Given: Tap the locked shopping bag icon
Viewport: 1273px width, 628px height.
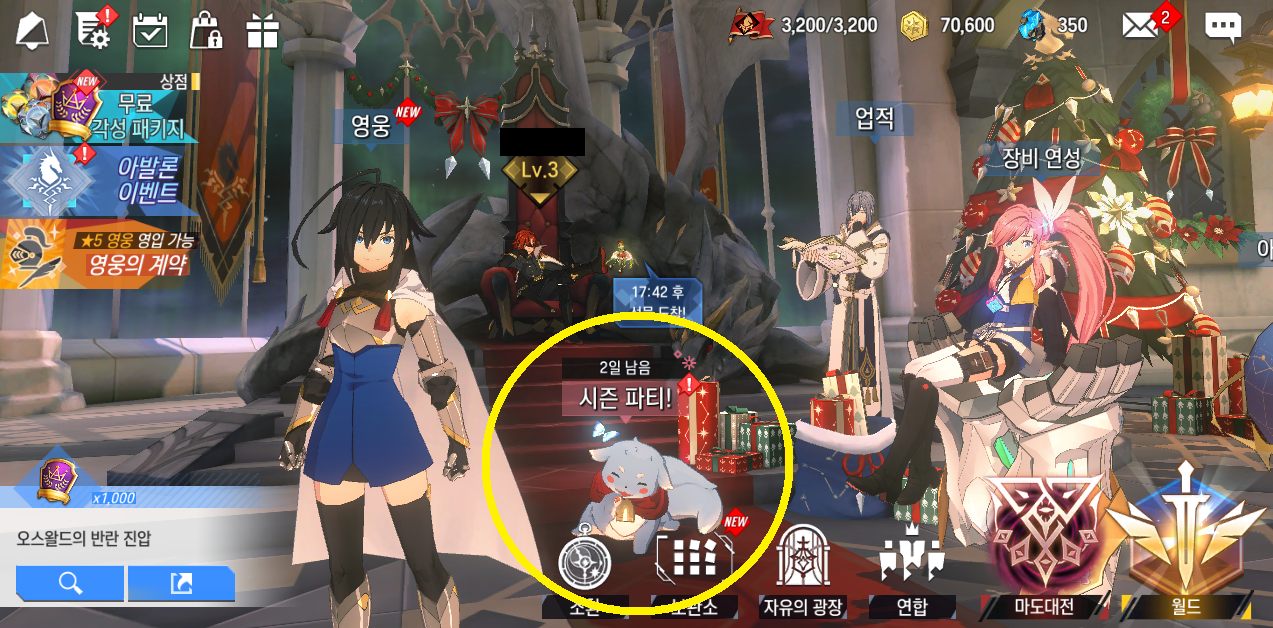Looking at the screenshot, I should 206,30.
